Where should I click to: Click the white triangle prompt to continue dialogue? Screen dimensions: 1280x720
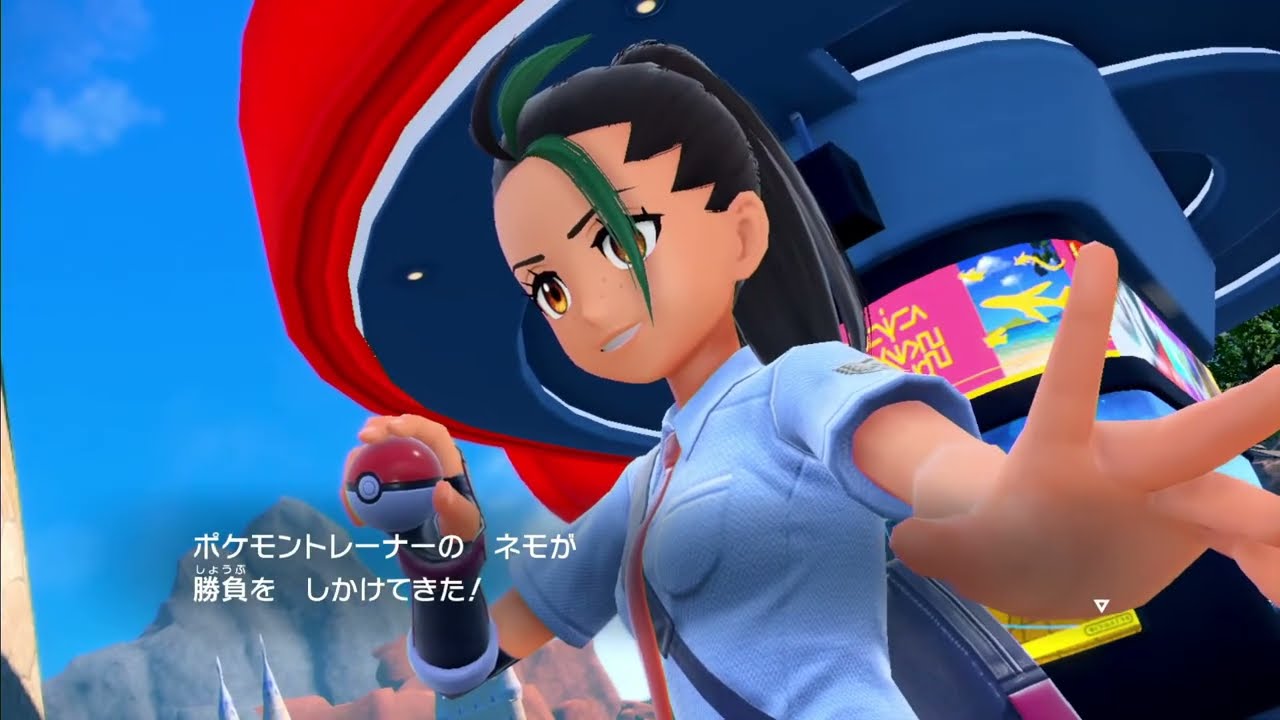click(1100, 605)
